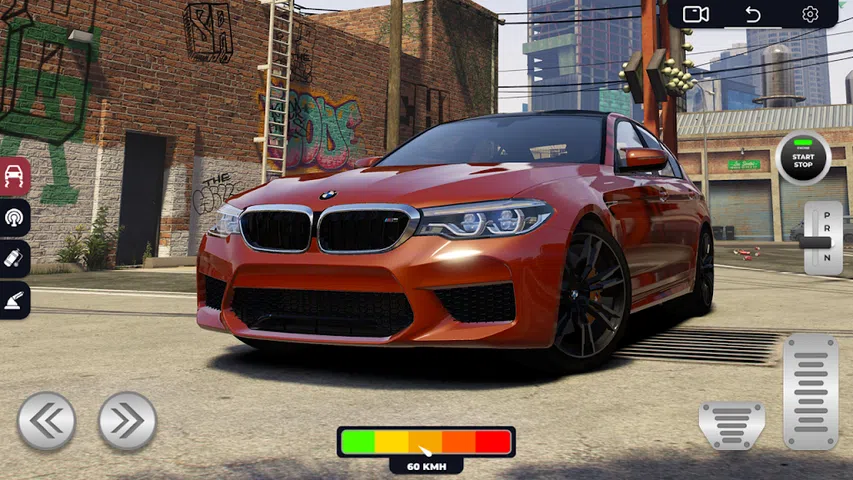The image size is (853, 480).
Task: Click the curved back arrow icon
Action: 753,14
